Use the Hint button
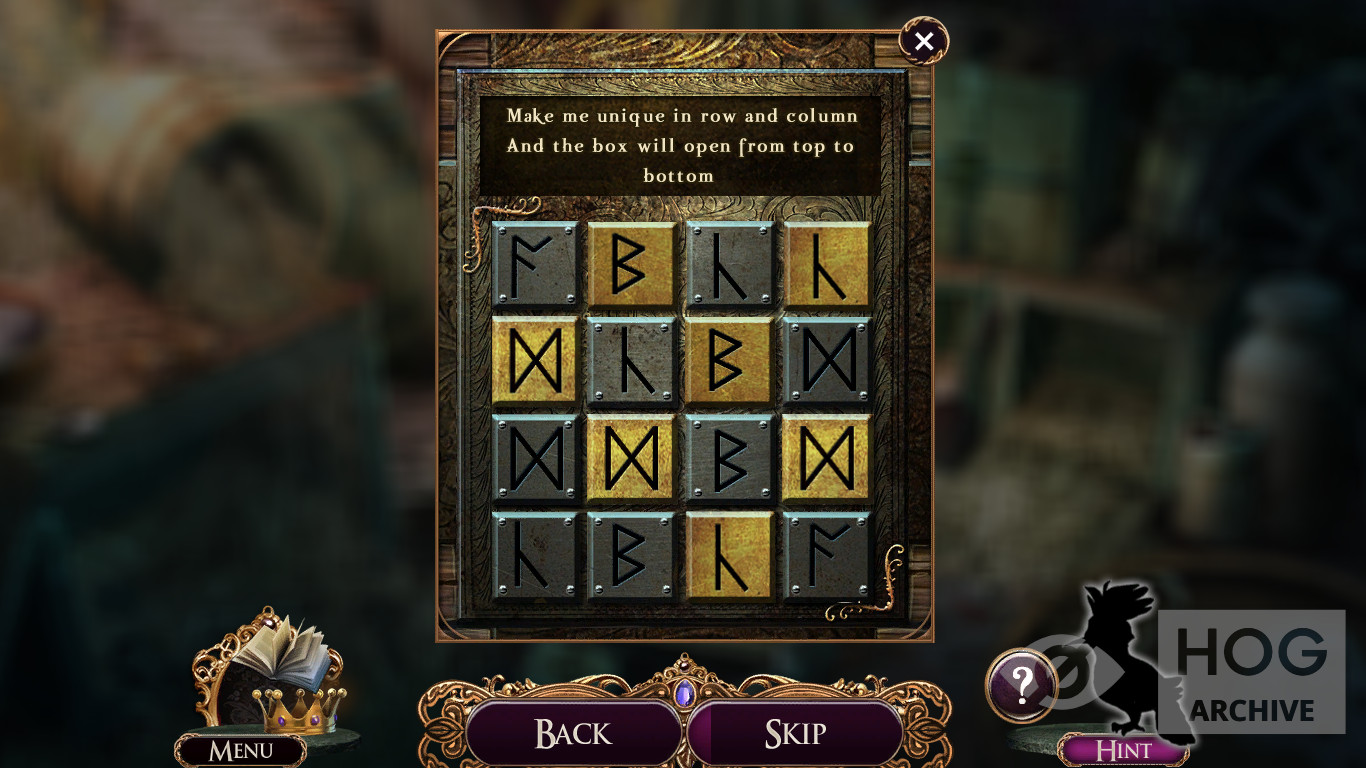This screenshot has height=768, width=1366. (1123, 750)
